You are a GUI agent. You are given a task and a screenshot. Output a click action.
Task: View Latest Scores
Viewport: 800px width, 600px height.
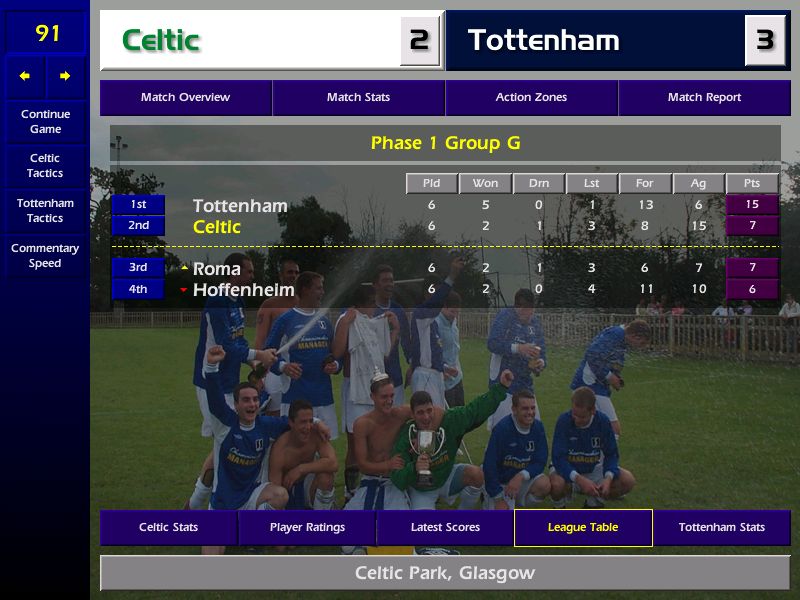click(x=445, y=528)
